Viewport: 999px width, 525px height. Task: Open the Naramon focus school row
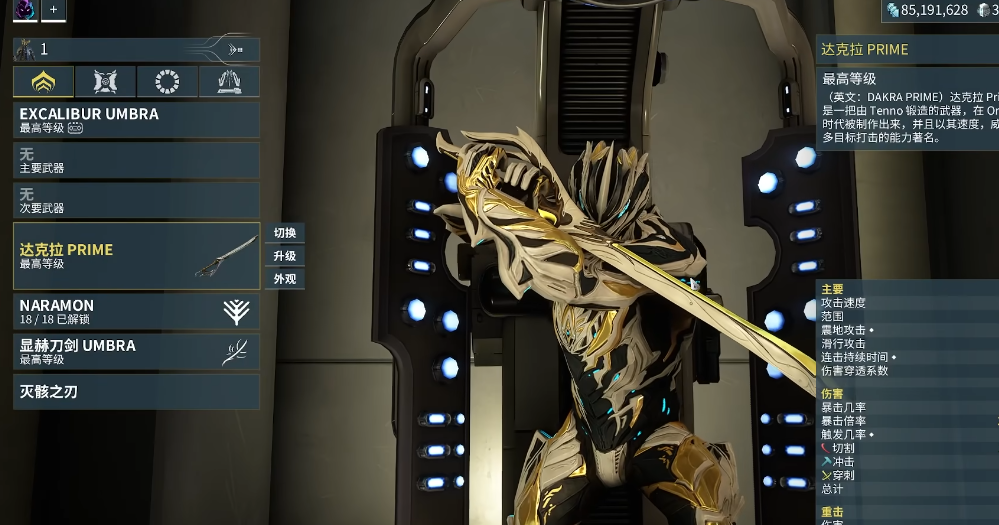[x=136, y=311]
